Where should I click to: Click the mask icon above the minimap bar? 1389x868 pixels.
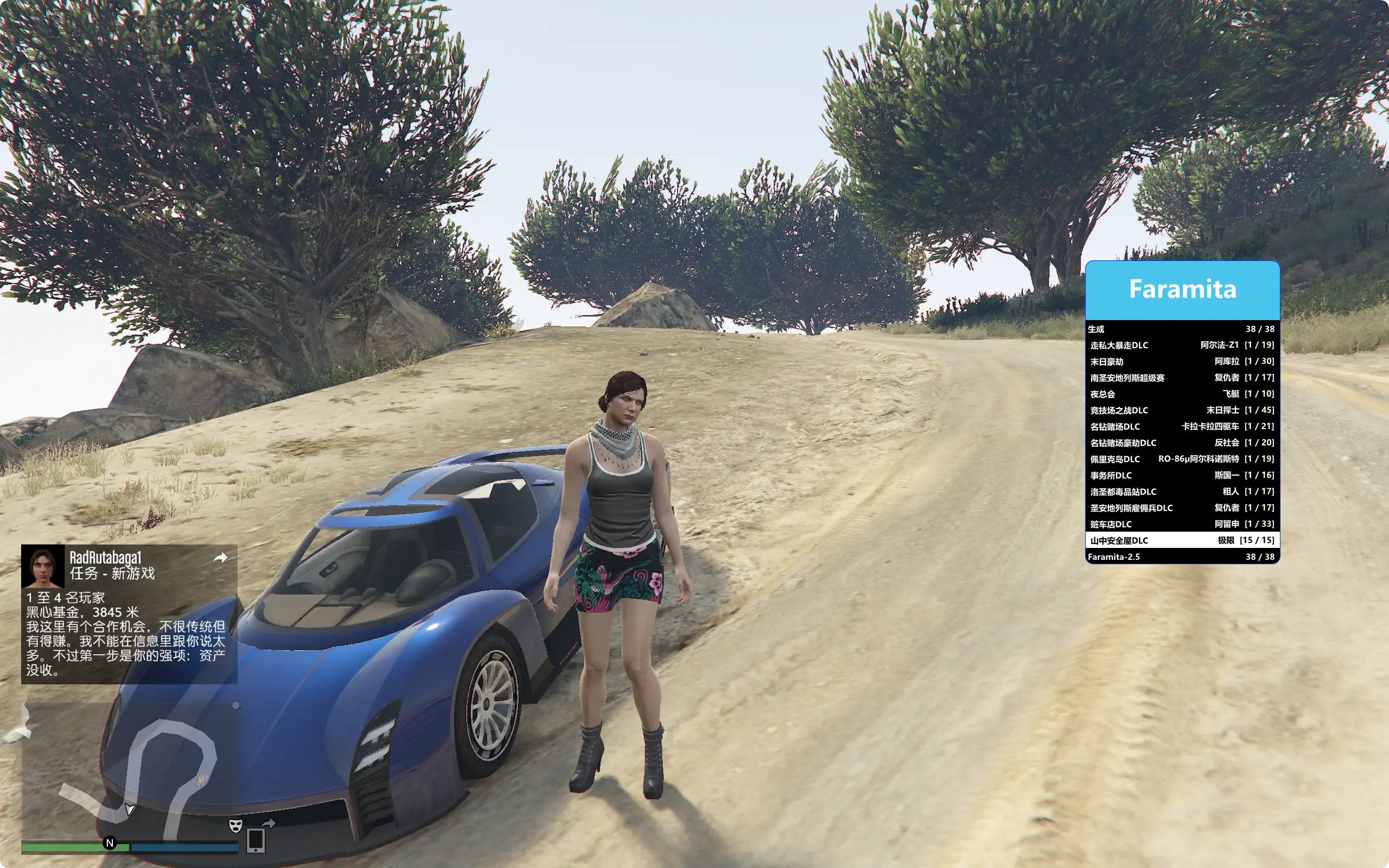click(235, 826)
